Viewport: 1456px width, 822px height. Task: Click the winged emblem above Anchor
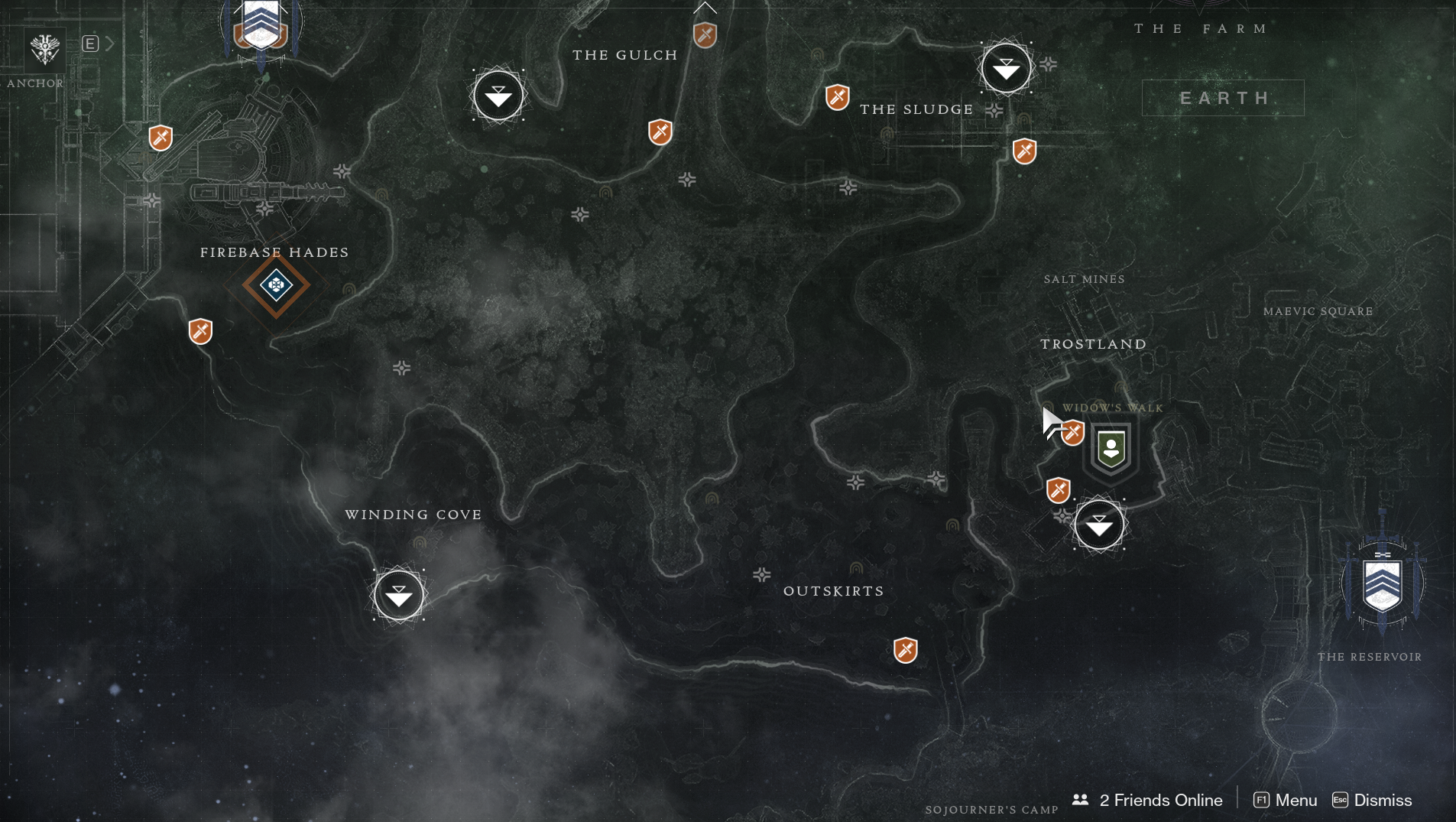click(x=45, y=50)
